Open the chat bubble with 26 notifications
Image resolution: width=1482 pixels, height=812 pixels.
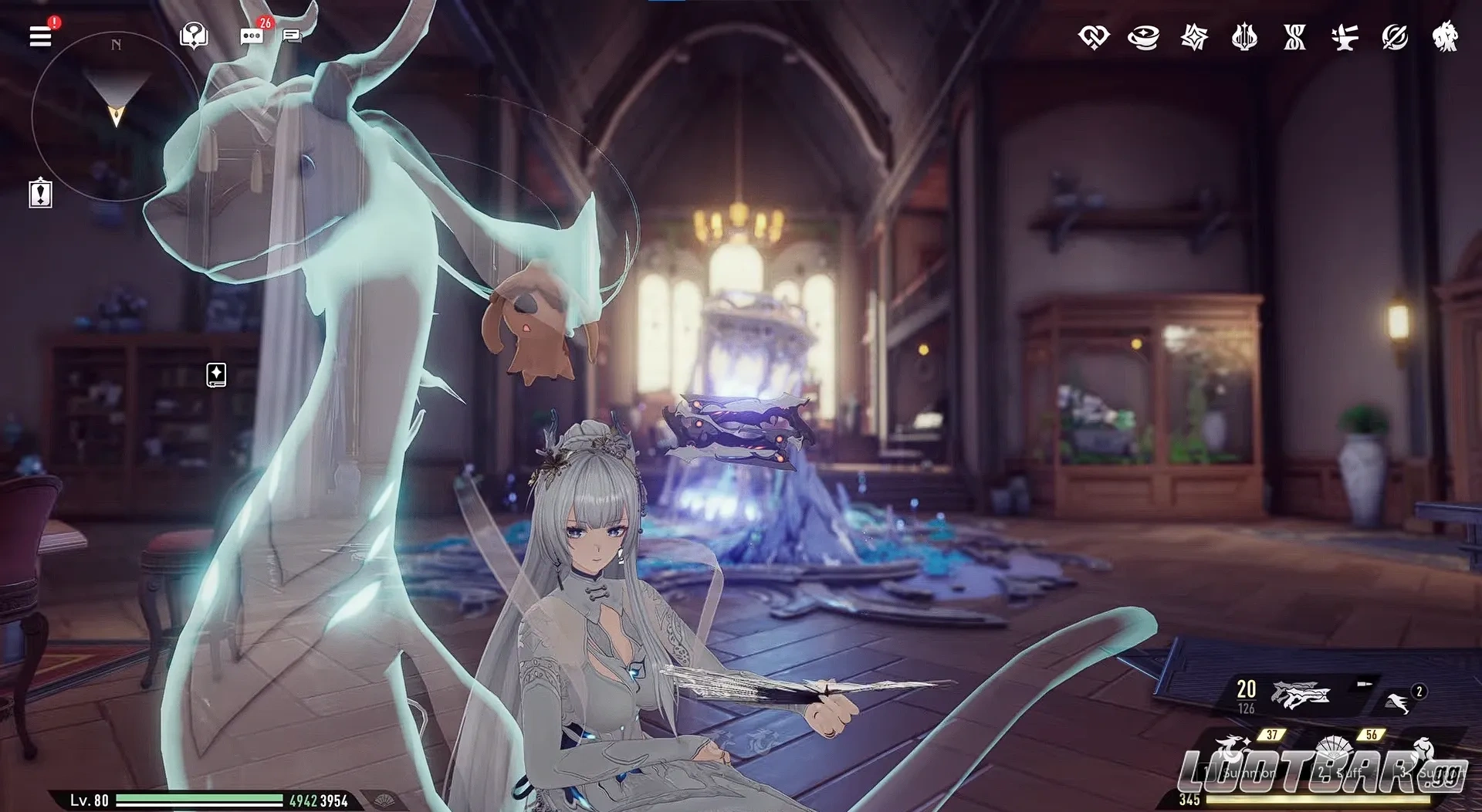(251, 35)
